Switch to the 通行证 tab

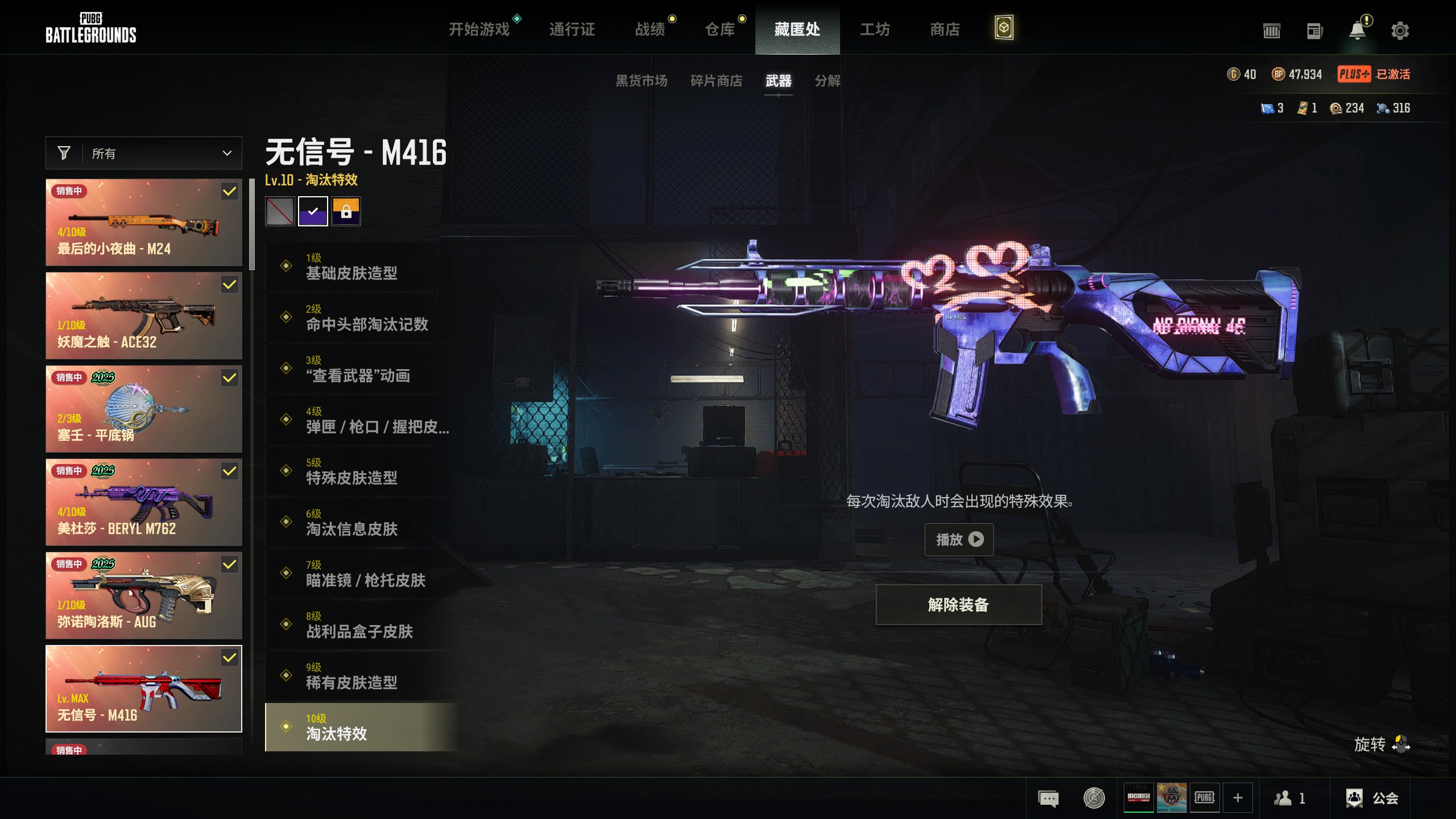(572, 29)
